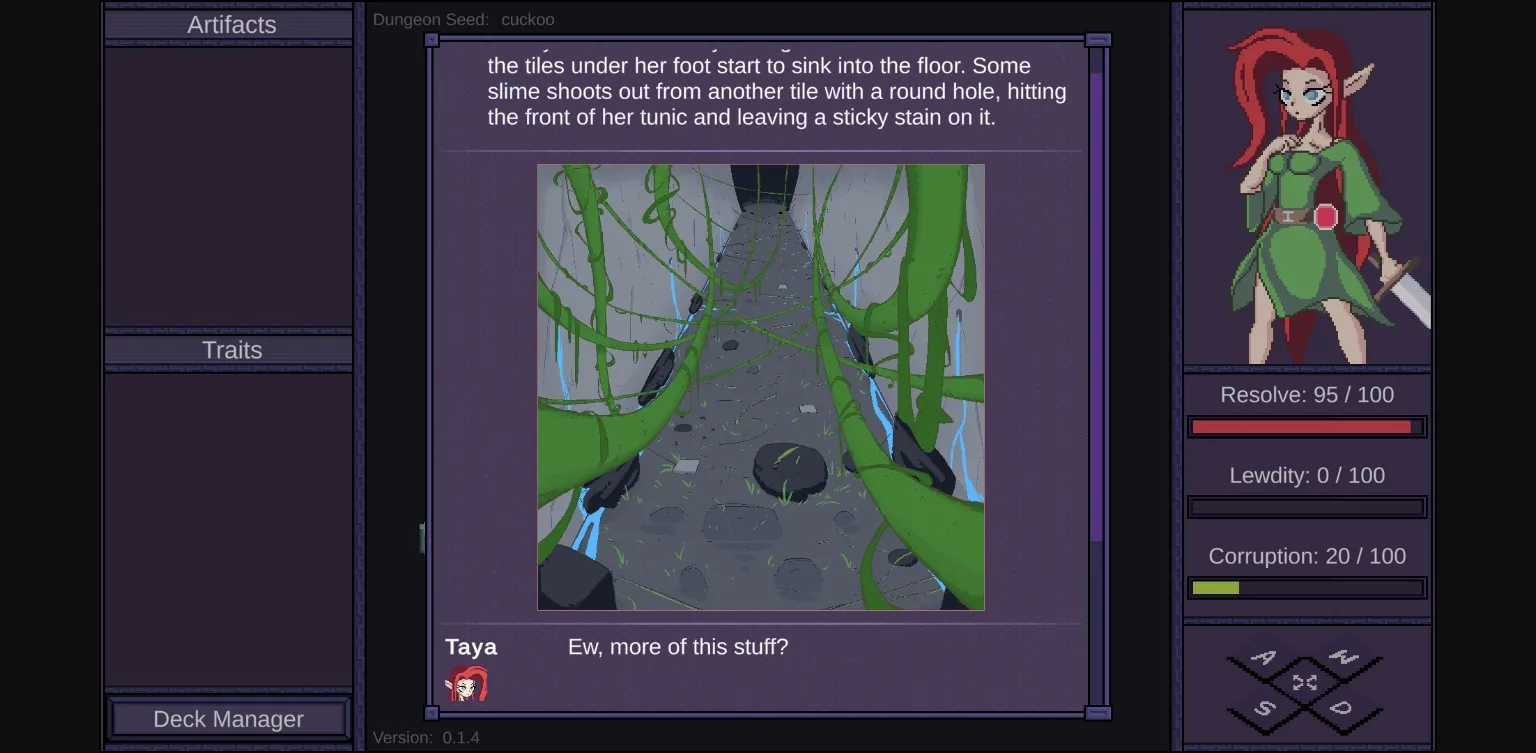Click the bottom-left handle of the event window
The image size is (1536, 753).
432,713
